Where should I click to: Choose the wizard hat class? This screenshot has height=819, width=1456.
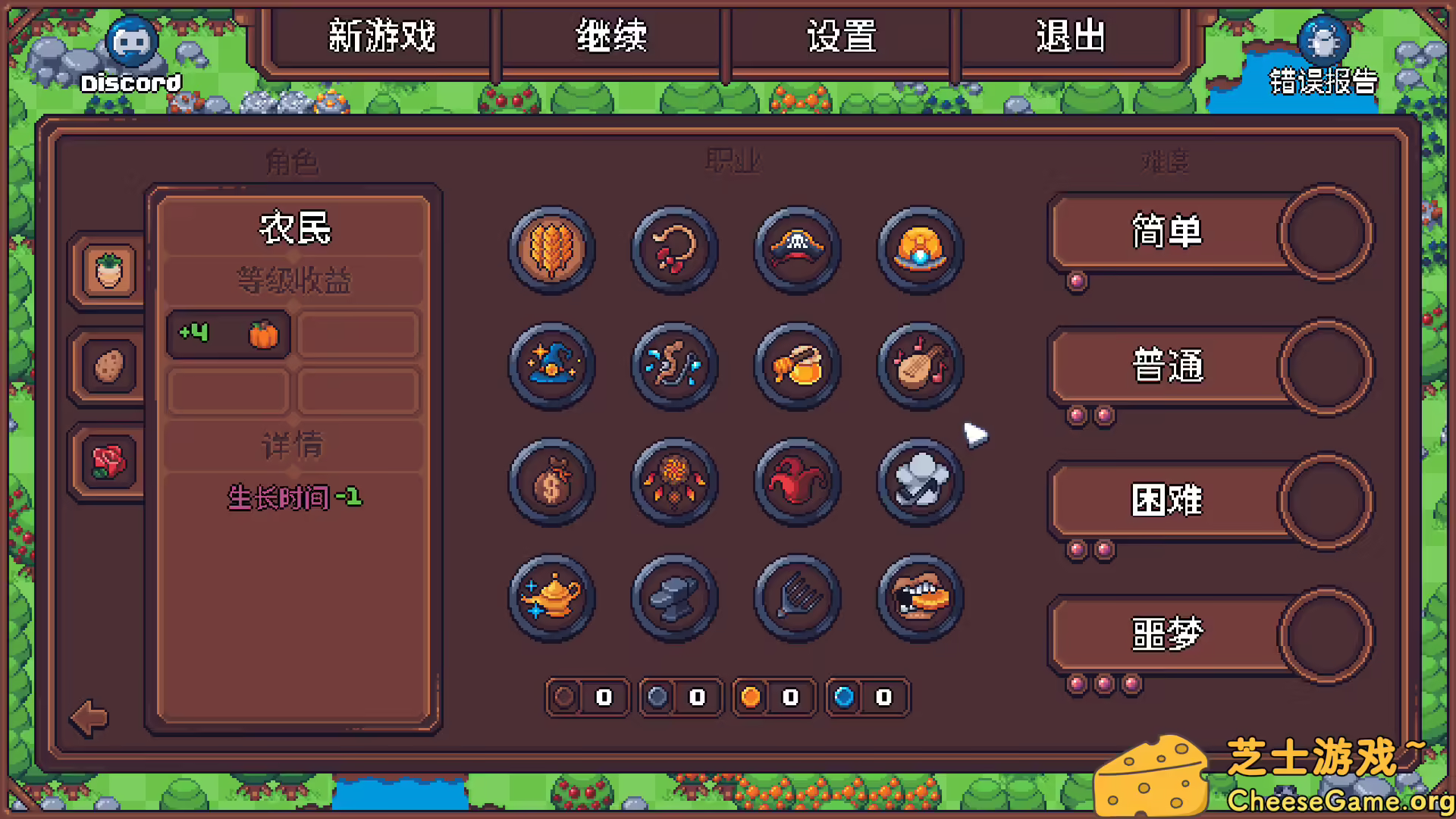click(551, 366)
